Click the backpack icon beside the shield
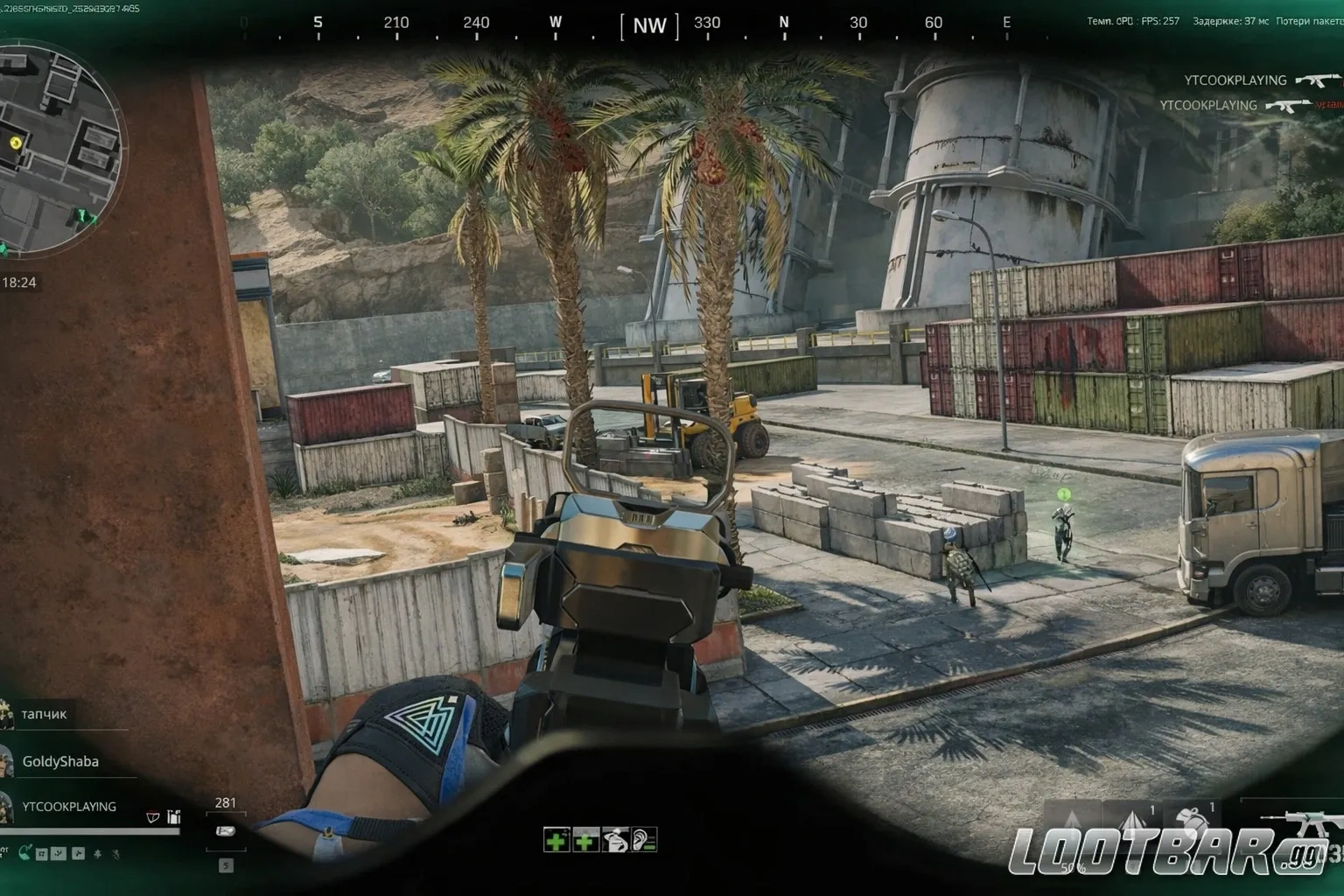The image size is (1344, 896). (x=174, y=817)
